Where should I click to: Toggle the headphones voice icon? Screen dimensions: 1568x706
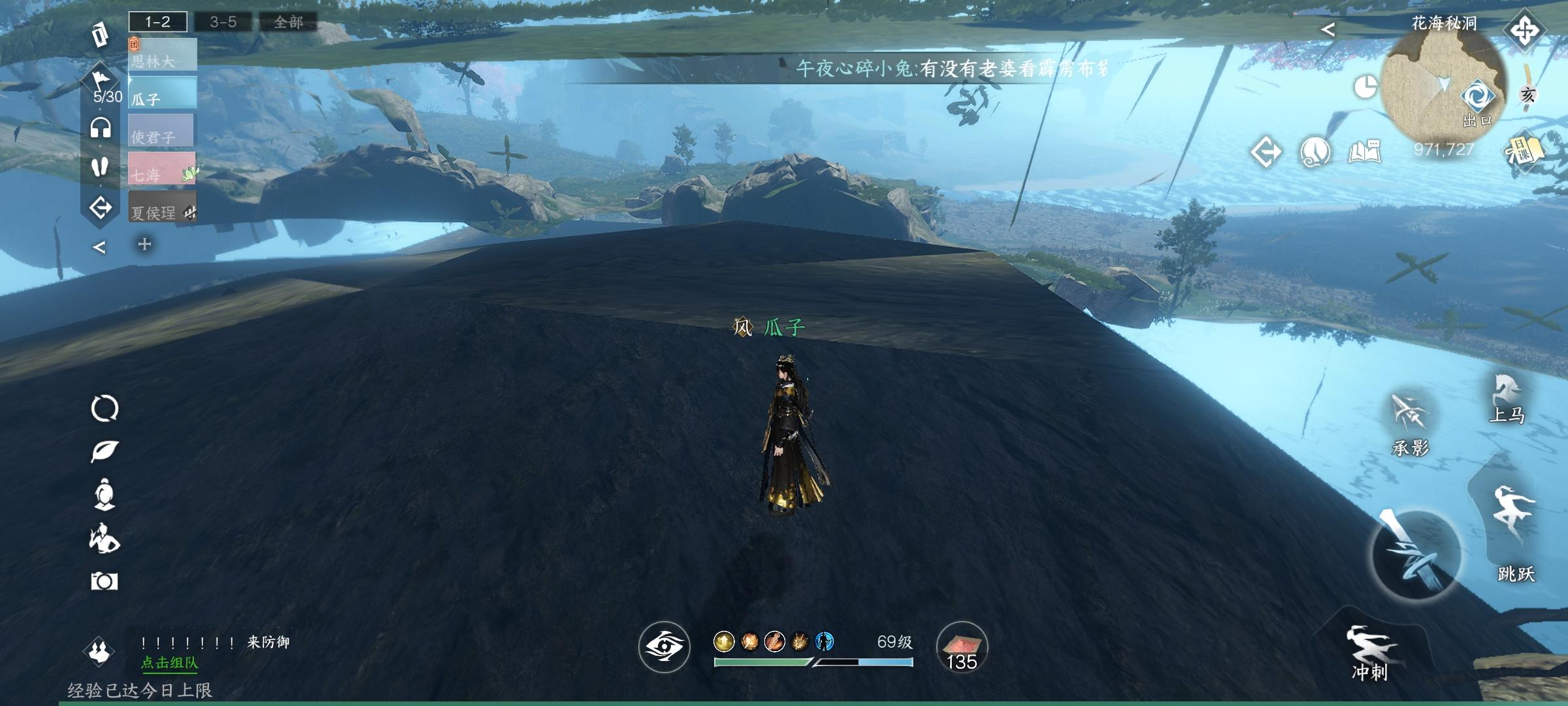click(x=101, y=127)
